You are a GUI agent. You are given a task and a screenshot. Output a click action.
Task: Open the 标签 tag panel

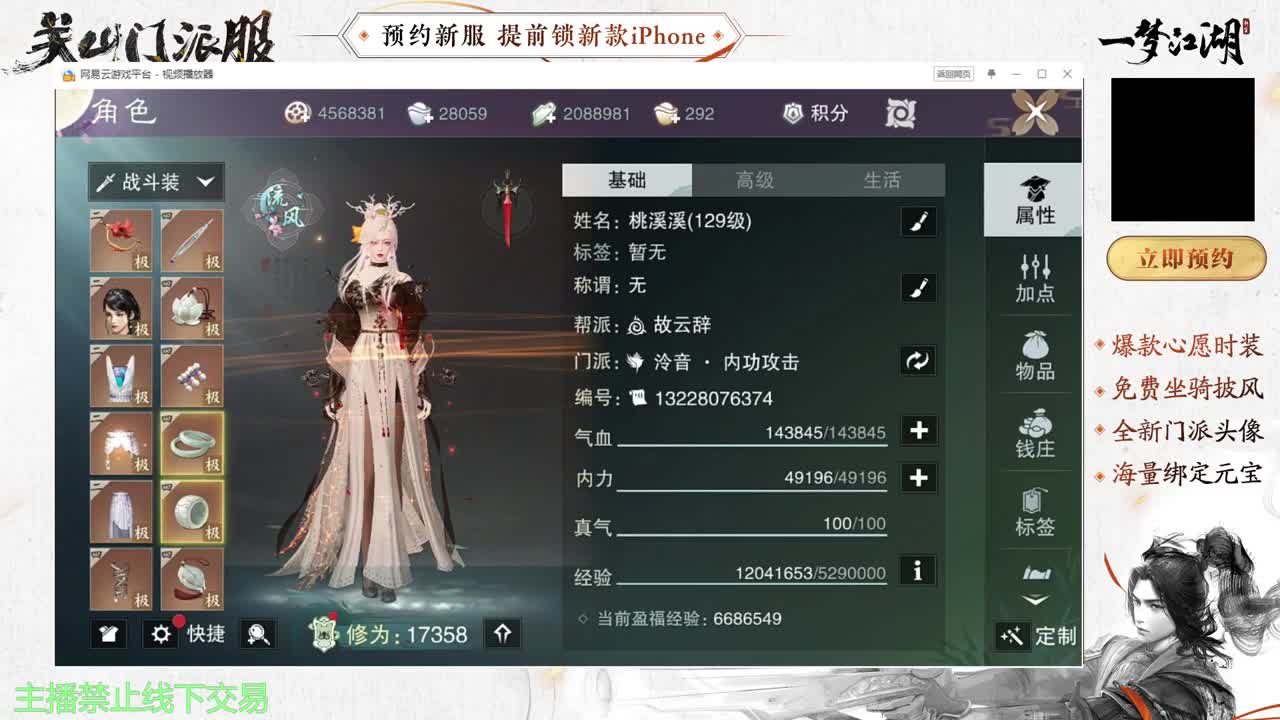pyautogui.click(x=1035, y=512)
